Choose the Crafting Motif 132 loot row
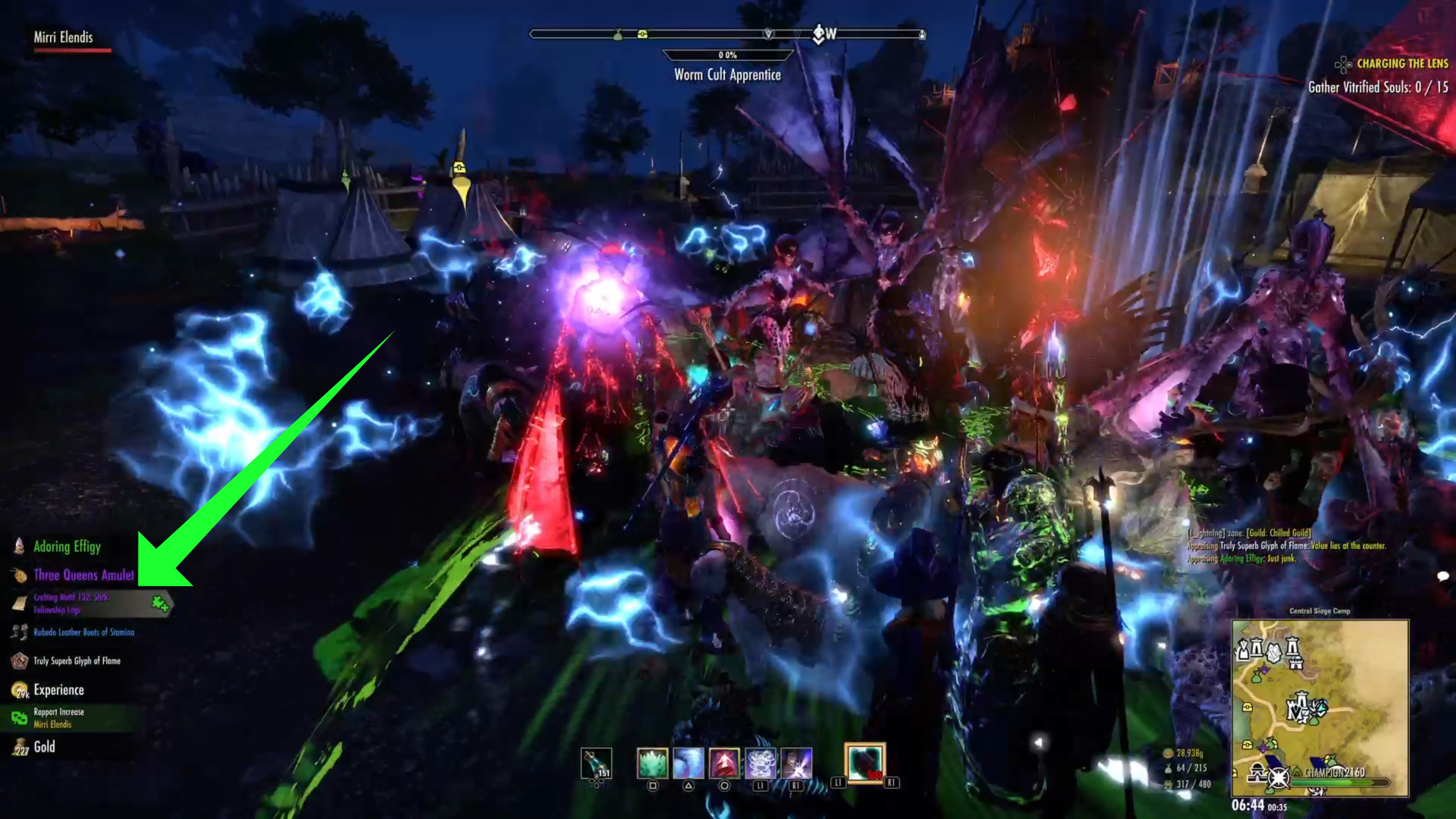This screenshot has width=1456, height=819. point(72,603)
